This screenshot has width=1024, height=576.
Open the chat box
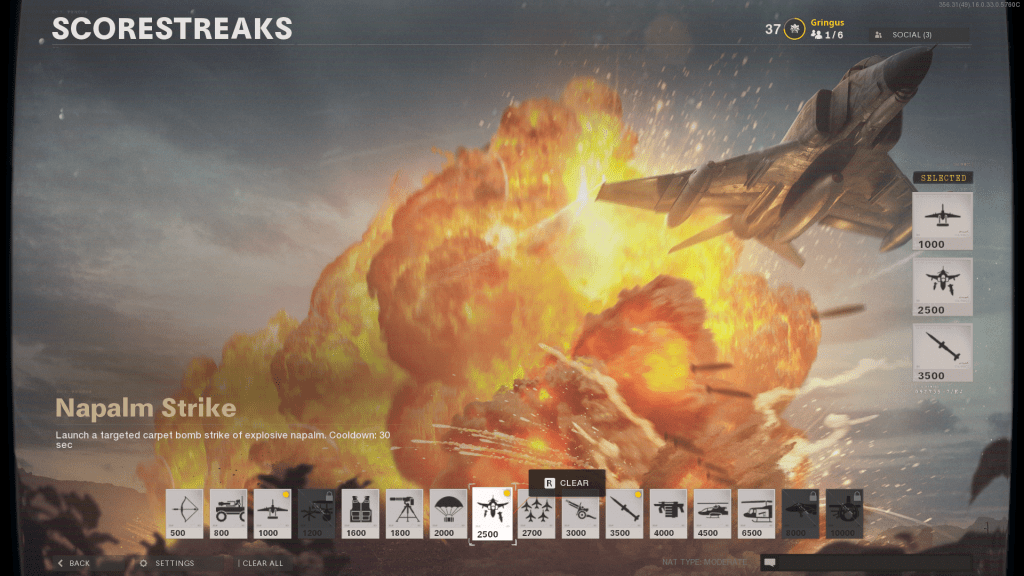(x=864, y=563)
